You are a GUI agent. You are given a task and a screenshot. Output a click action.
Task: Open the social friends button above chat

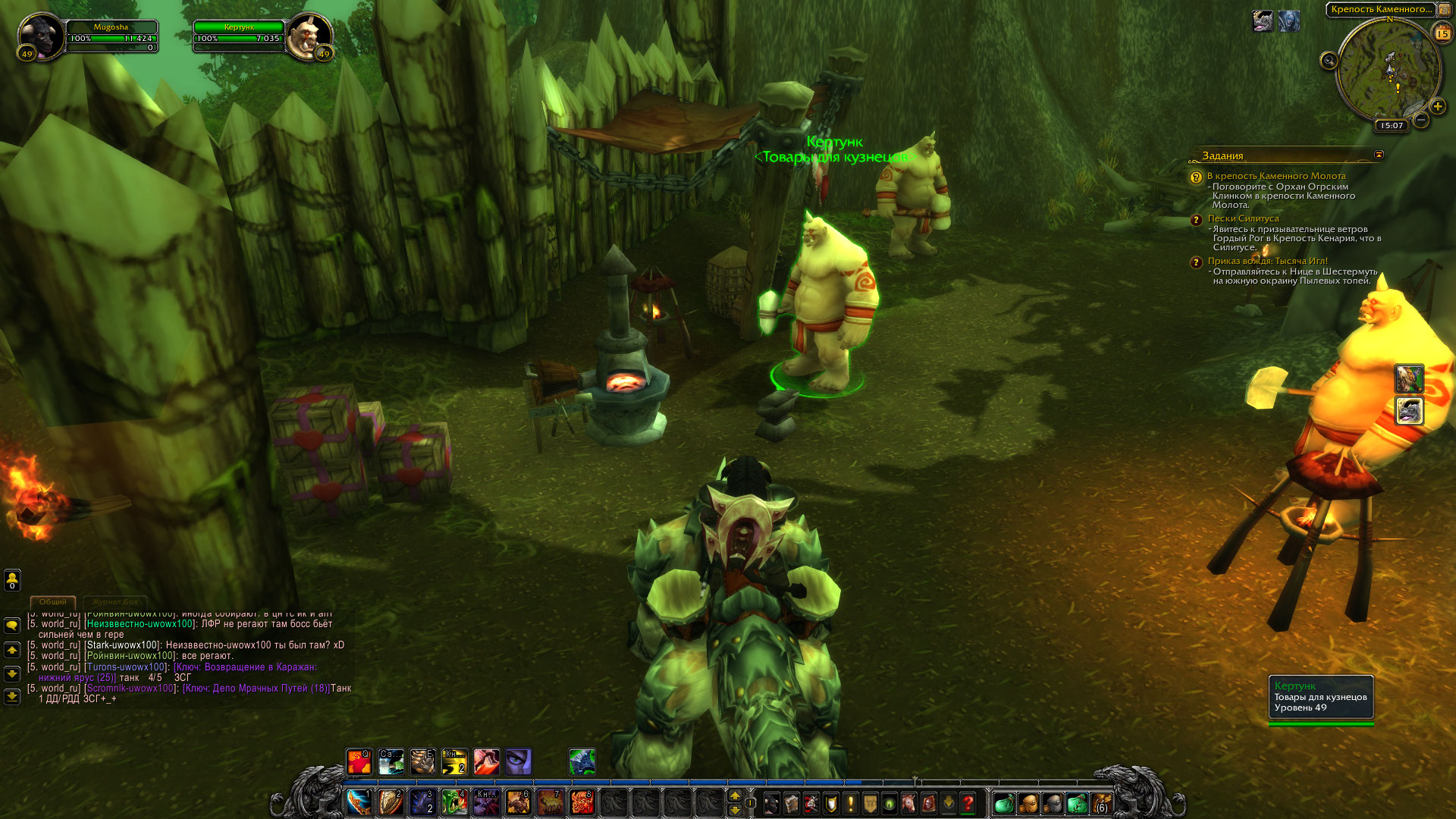point(12,580)
